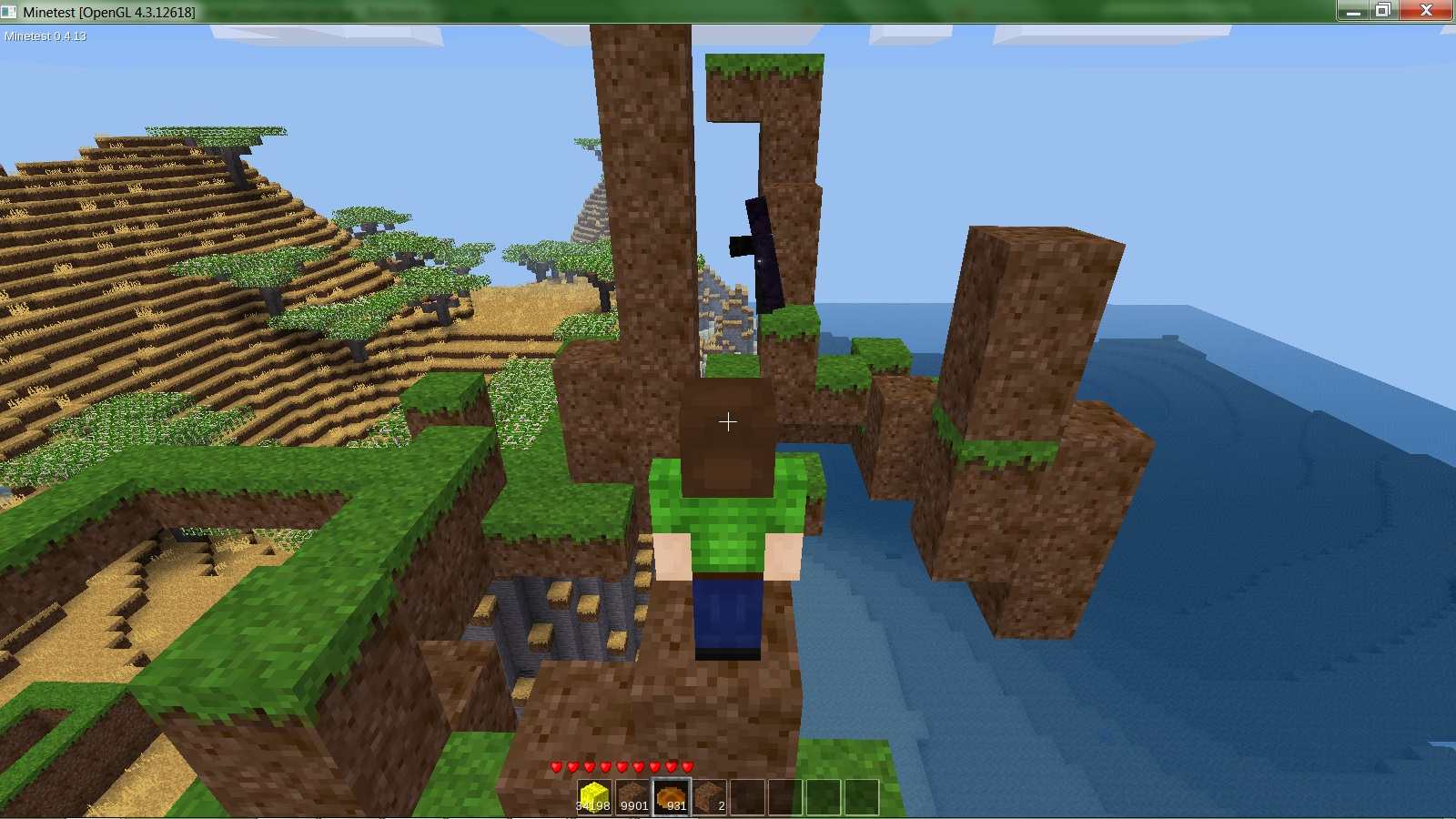Click the middle heart in the health bar
Image resolution: width=1456 pixels, height=819 pixels.
point(621,765)
